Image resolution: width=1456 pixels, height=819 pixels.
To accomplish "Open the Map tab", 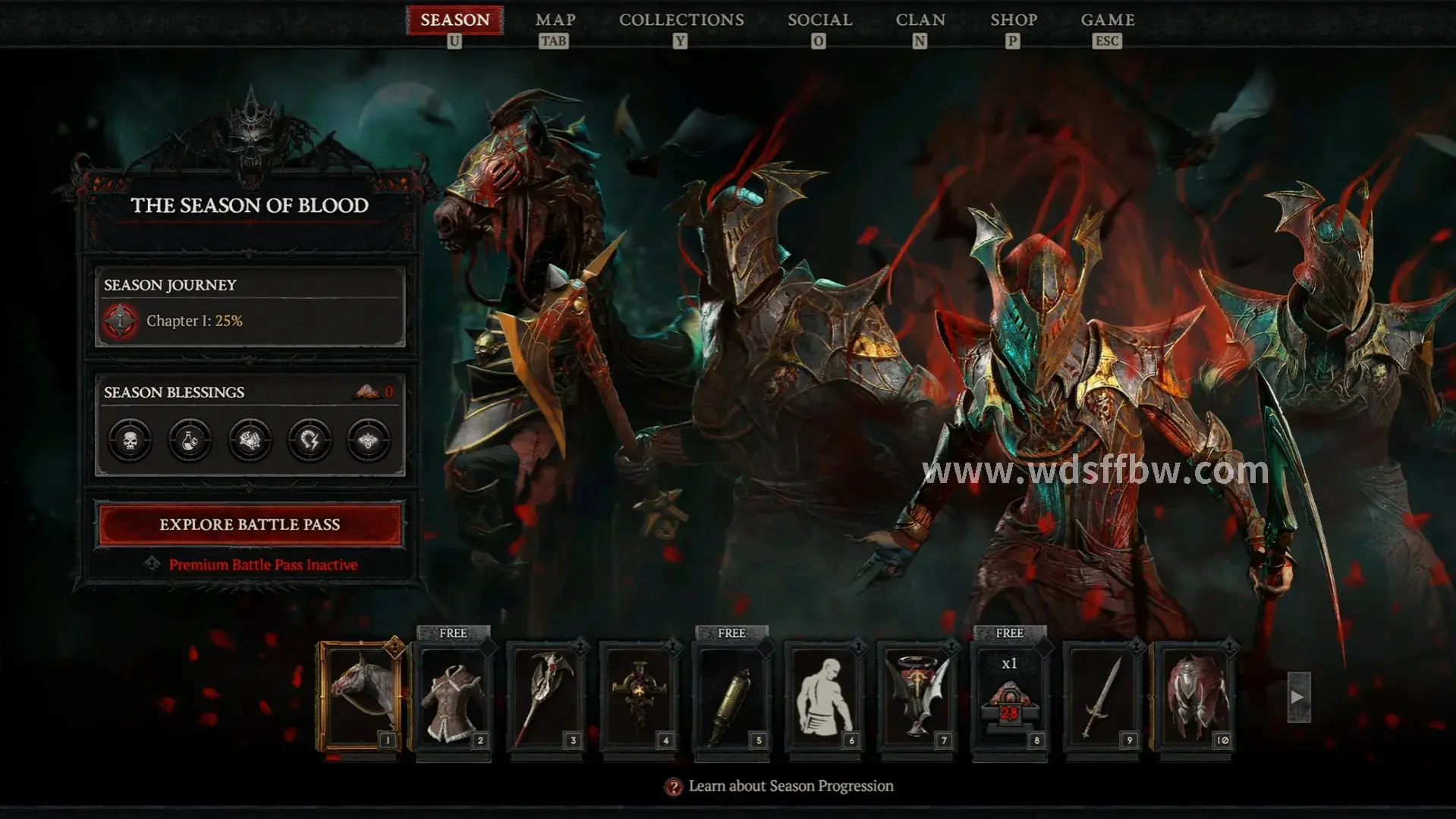I will click(x=555, y=20).
